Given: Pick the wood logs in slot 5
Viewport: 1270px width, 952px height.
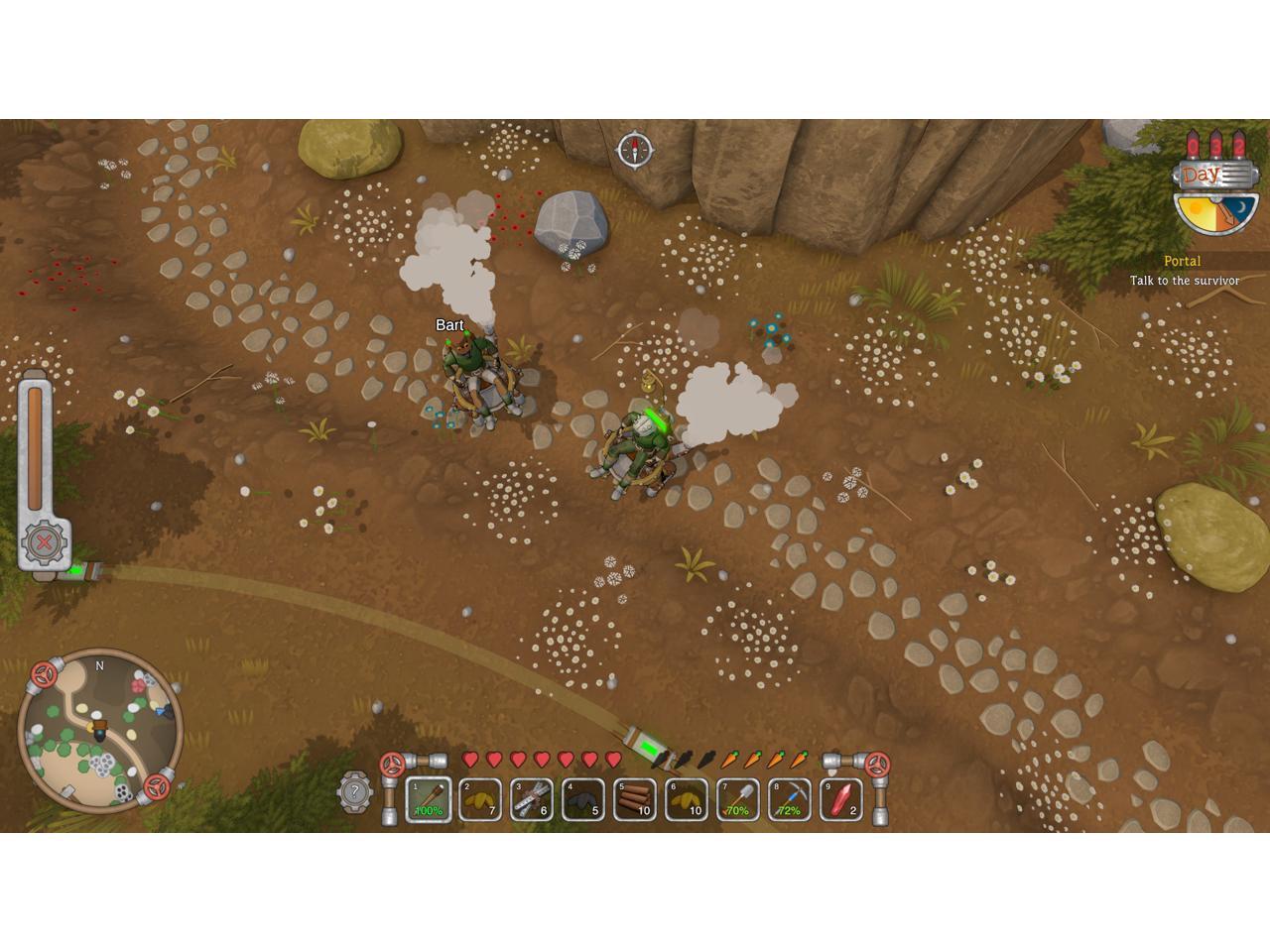Looking at the screenshot, I should [635, 799].
